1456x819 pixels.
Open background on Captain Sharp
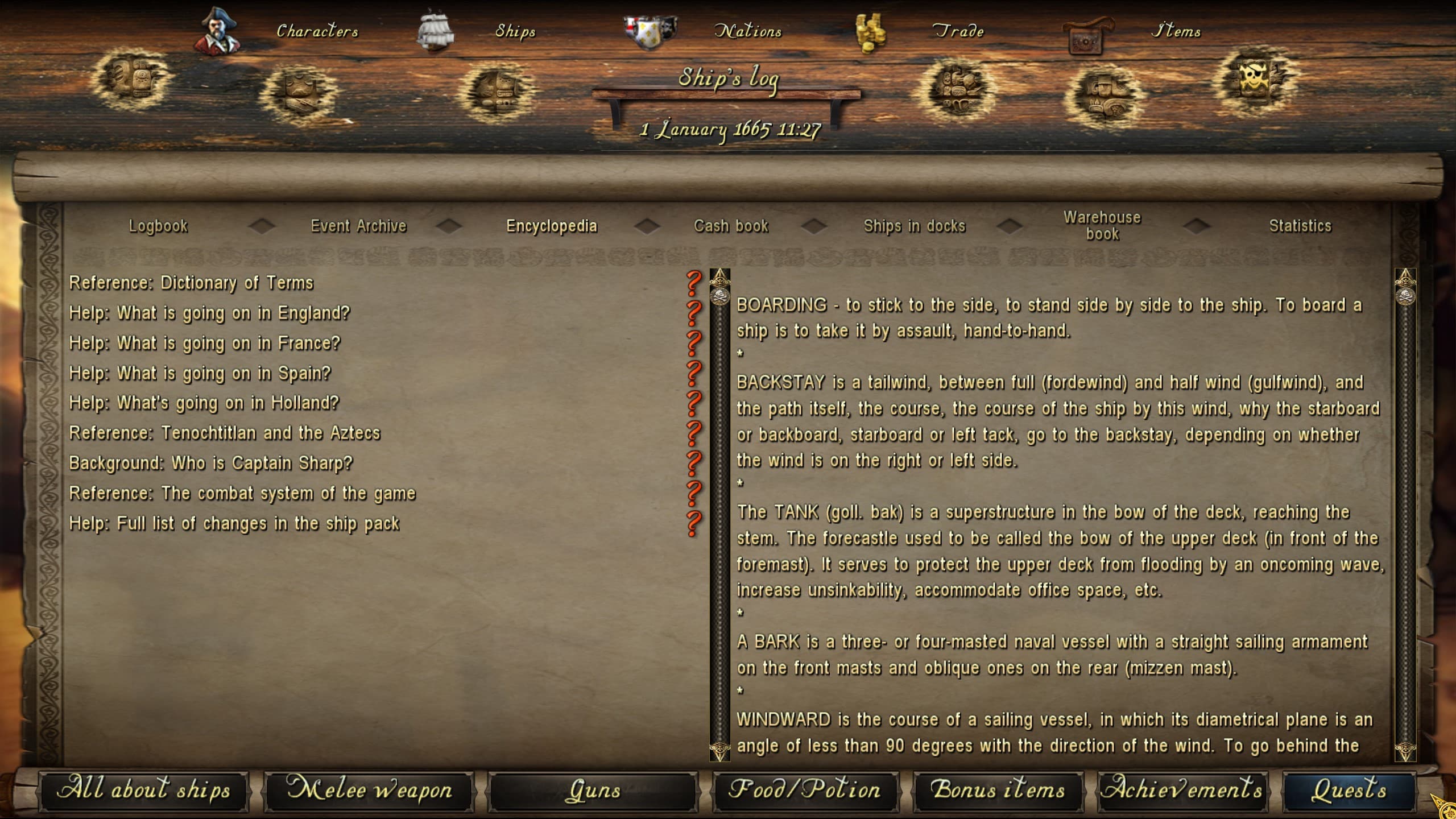coord(211,464)
